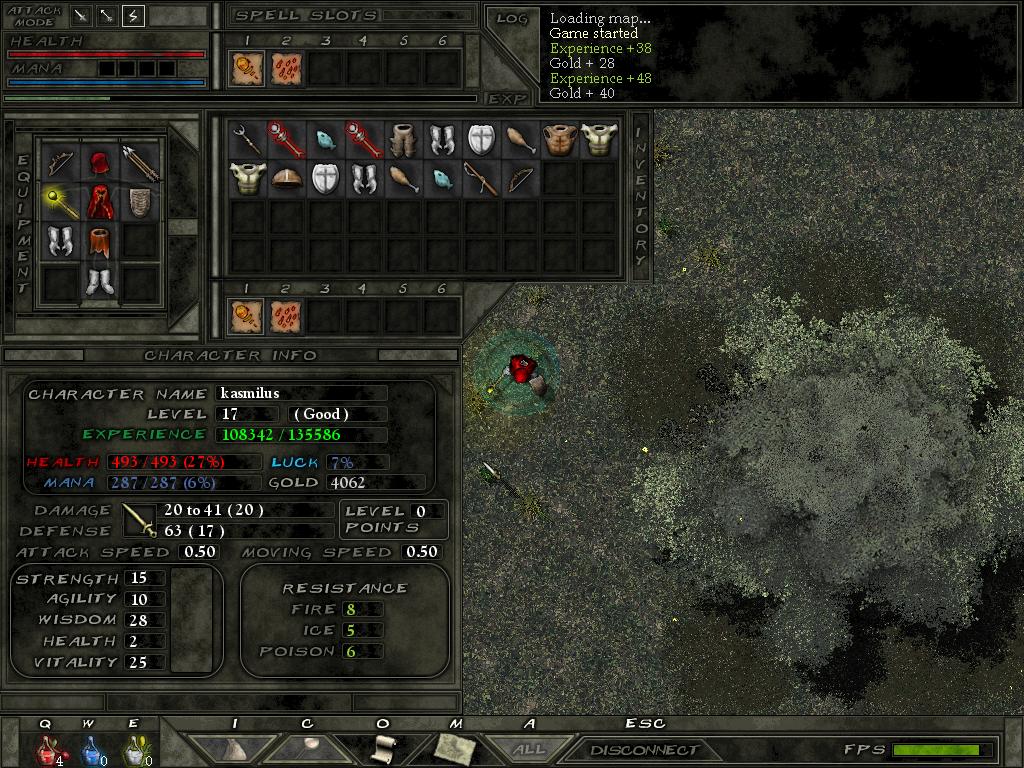Switch to the arrow ranged attack mode

point(107,15)
